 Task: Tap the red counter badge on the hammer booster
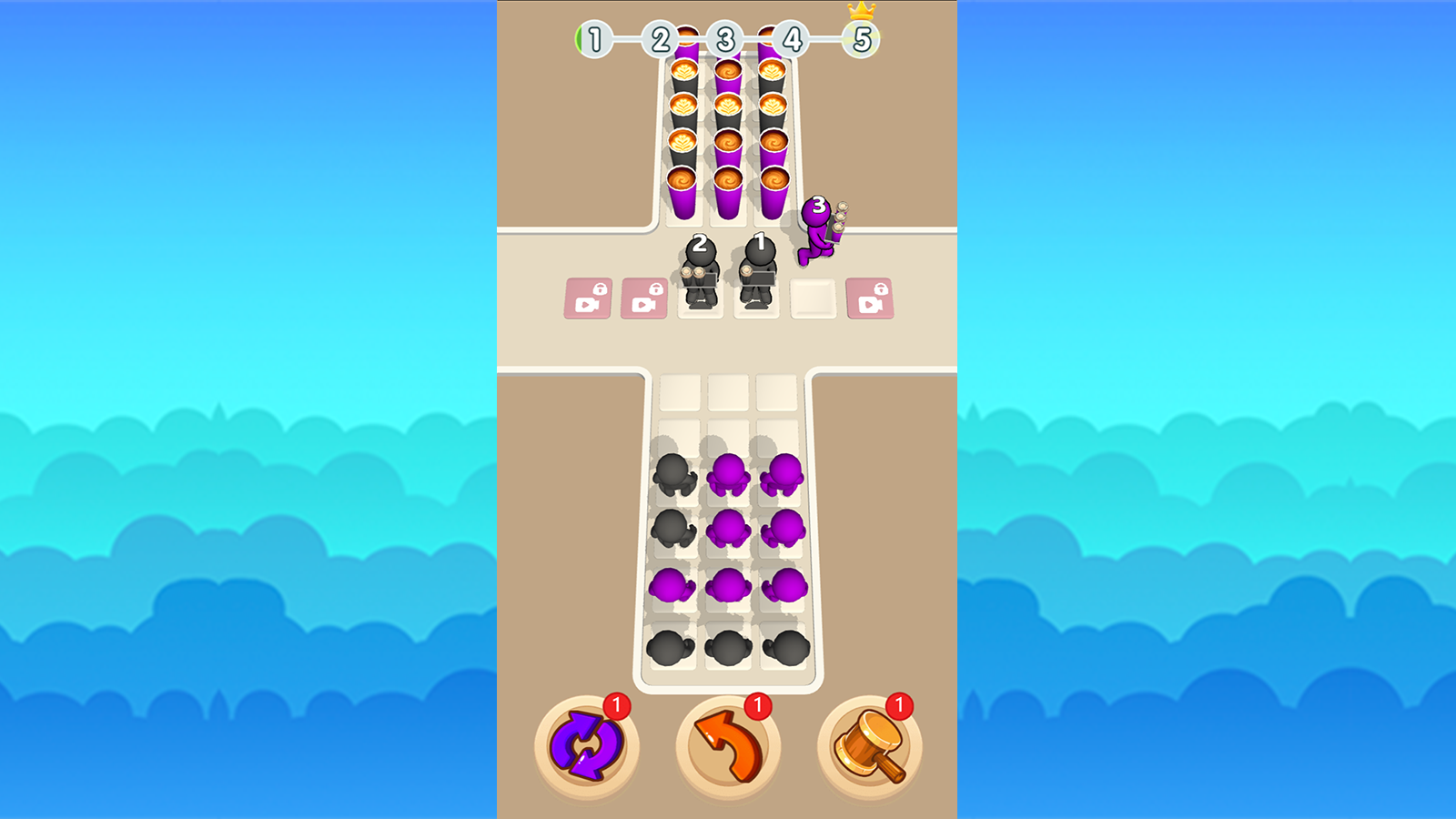pyautogui.click(x=900, y=703)
